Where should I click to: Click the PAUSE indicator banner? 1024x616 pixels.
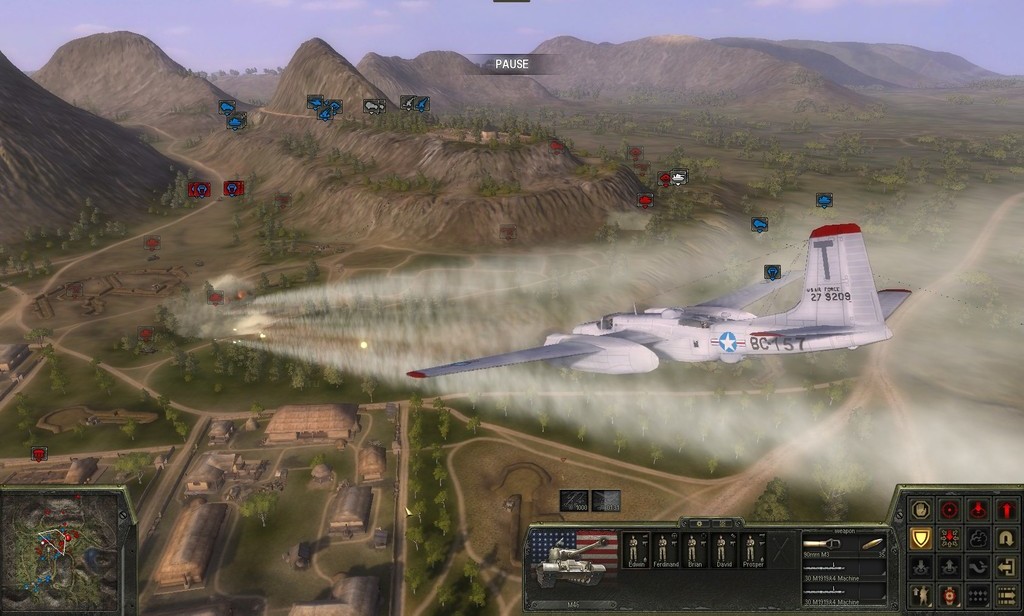(x=512, y=65)
